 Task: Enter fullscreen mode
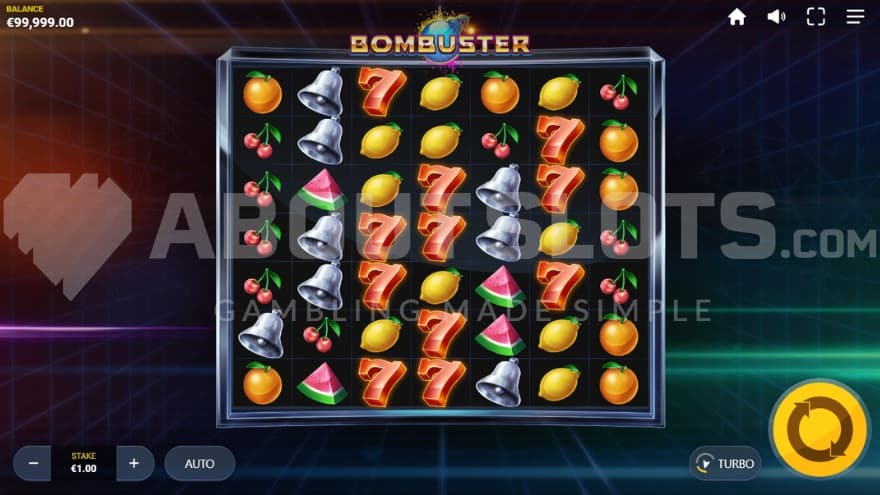[x=816, y=17]
